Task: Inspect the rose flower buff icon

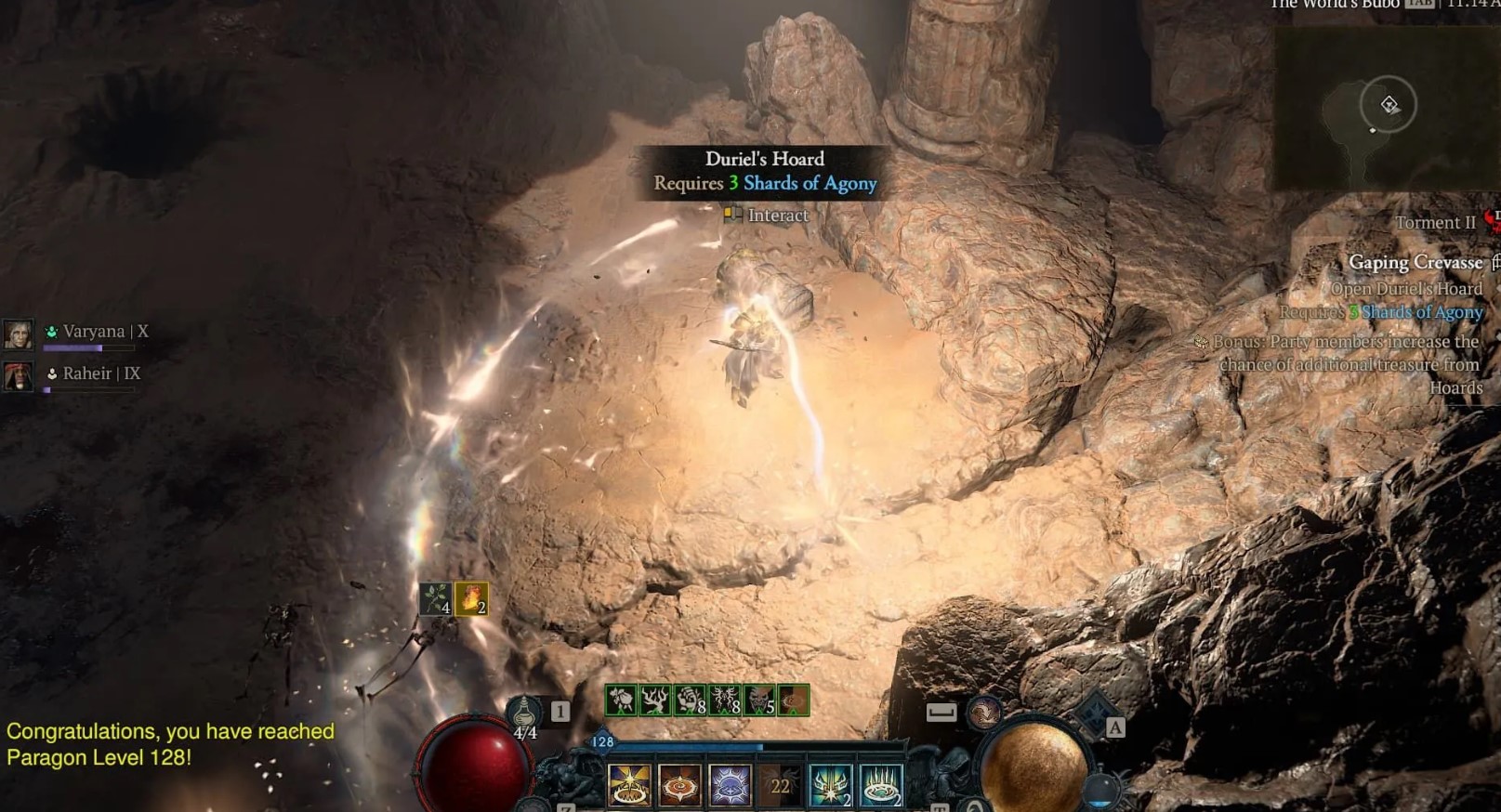Action: pyautogui.click(x=621, y=700)
